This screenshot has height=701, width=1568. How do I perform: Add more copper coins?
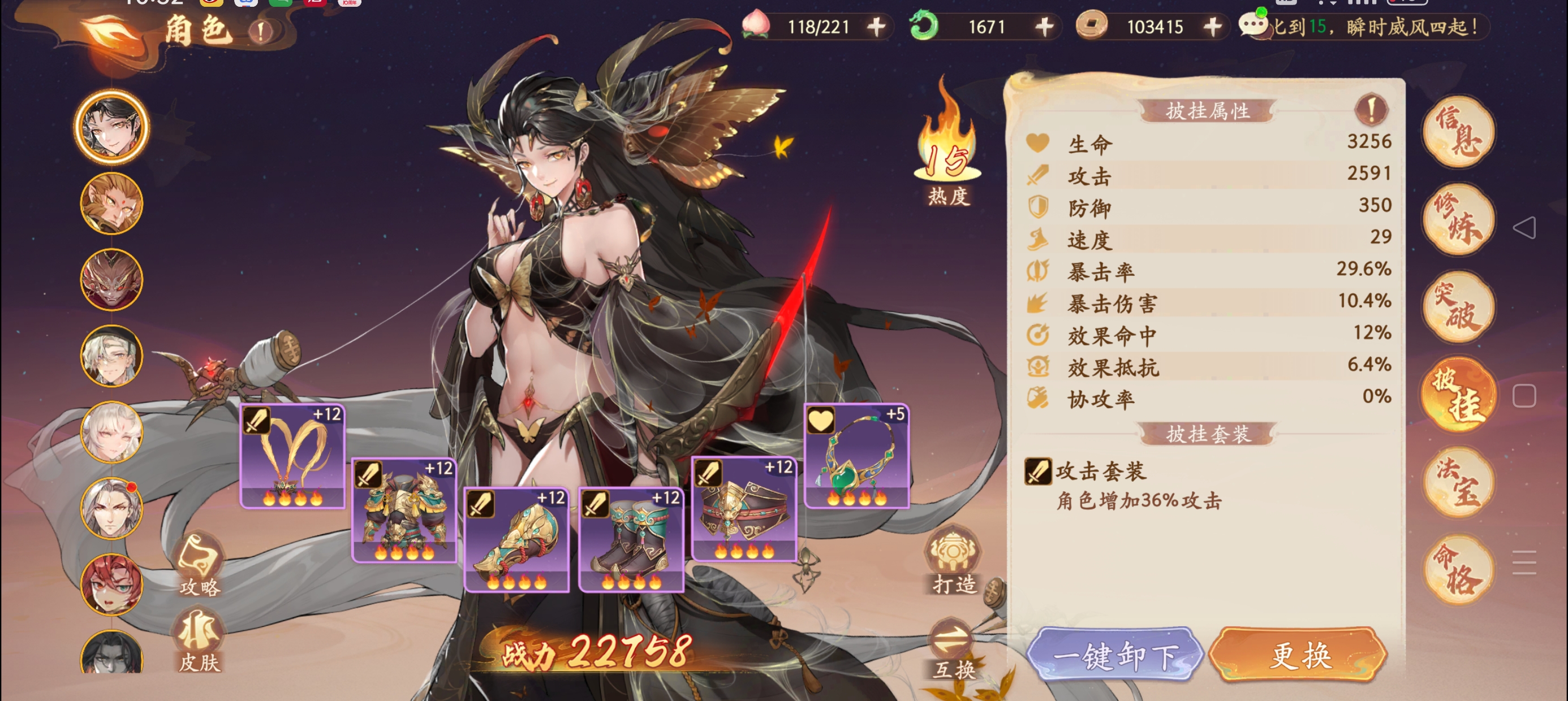(x=1213, y=26)
